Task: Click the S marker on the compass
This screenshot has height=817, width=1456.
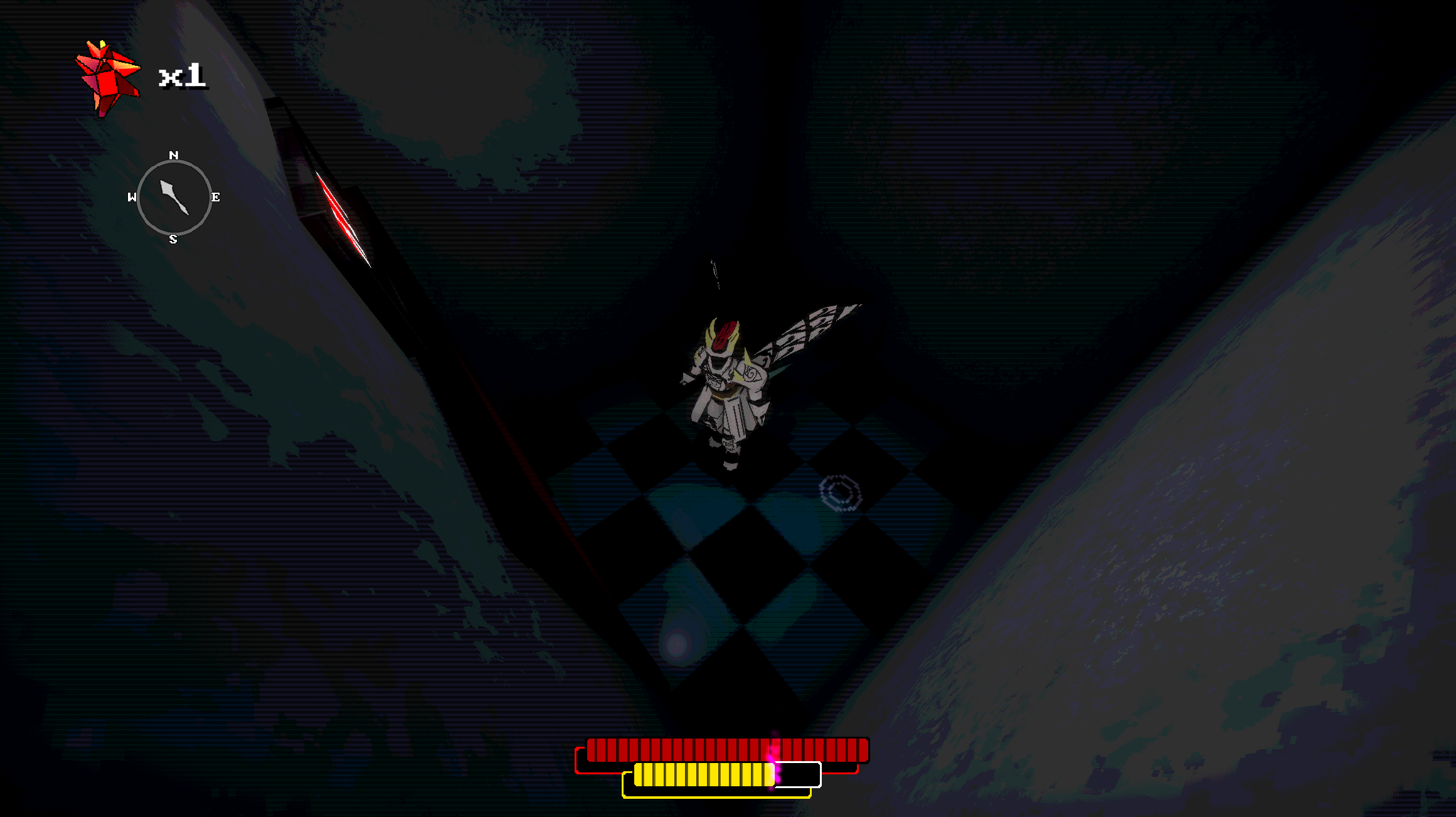Action: click(174, 238)
